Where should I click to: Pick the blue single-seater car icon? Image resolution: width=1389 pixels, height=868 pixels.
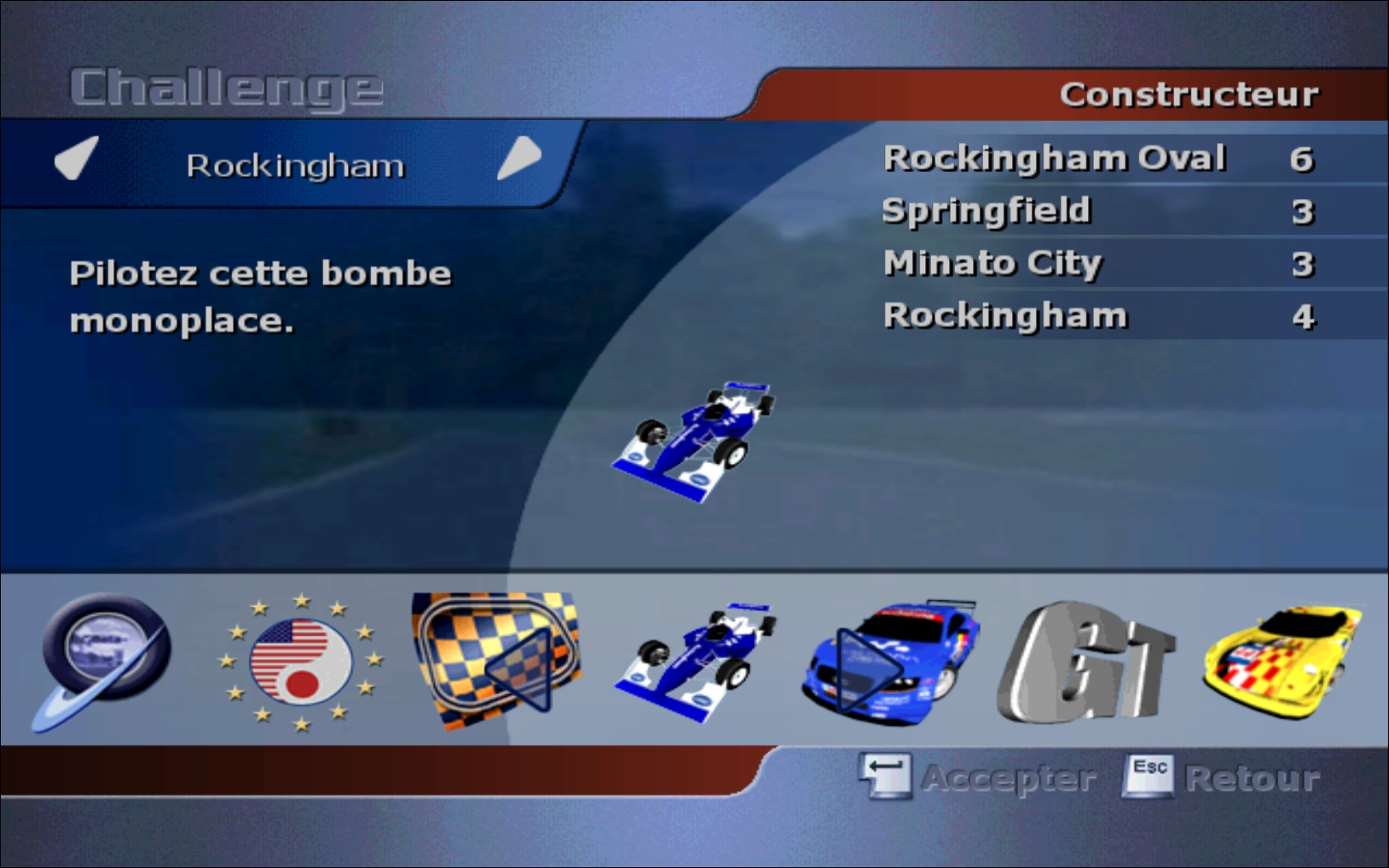click(696, 661)
